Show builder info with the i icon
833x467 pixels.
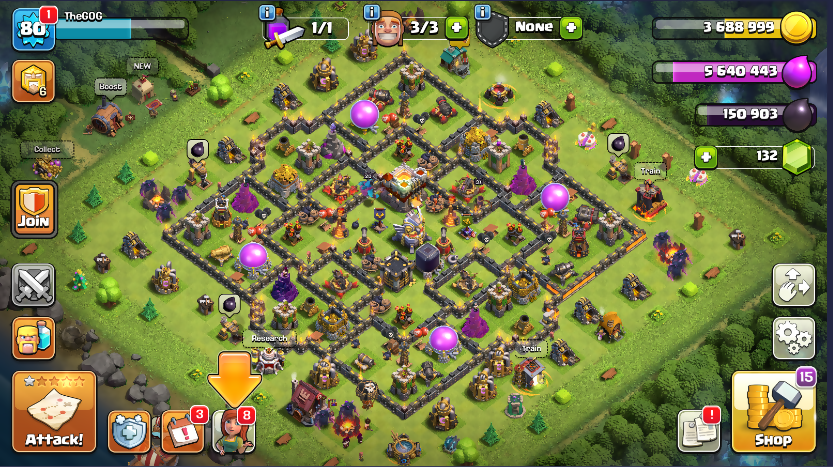[372, 13]
